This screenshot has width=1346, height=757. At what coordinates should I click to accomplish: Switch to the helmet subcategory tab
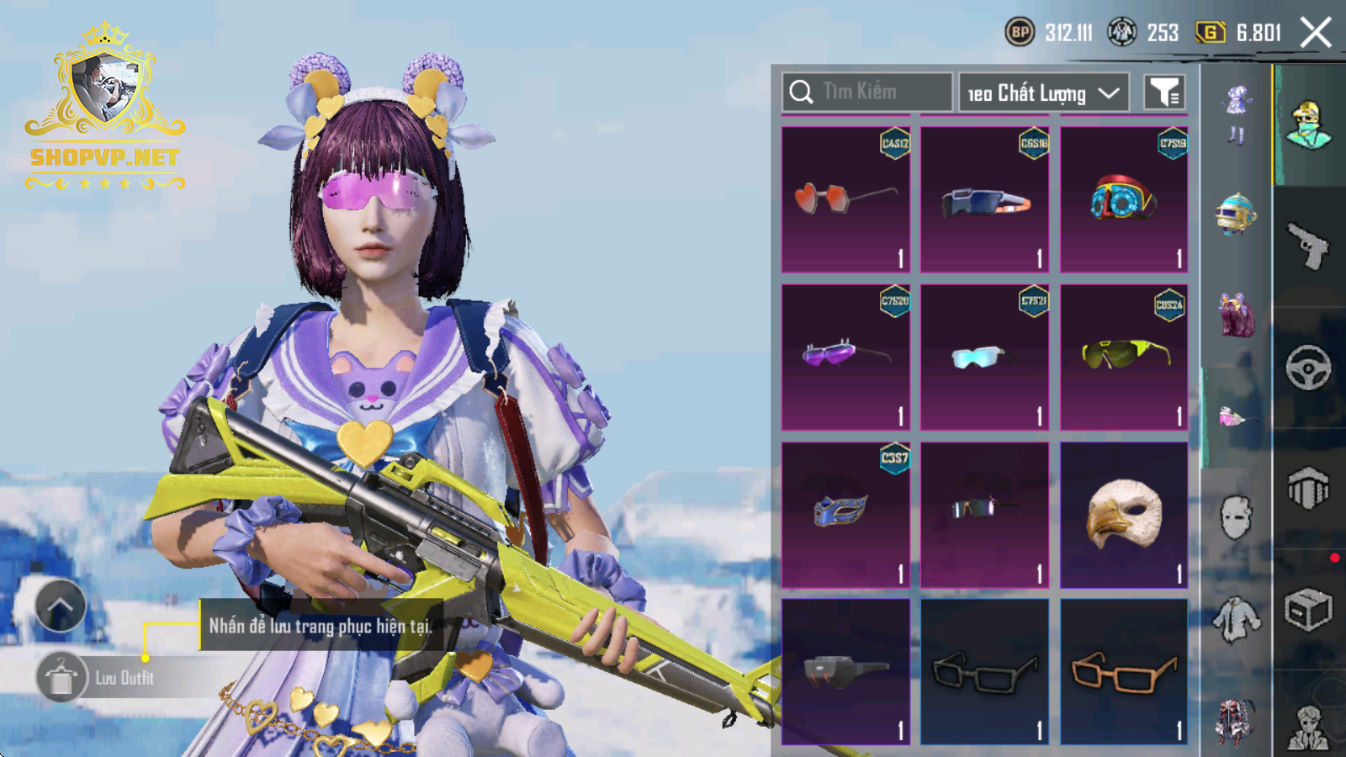1237,214
